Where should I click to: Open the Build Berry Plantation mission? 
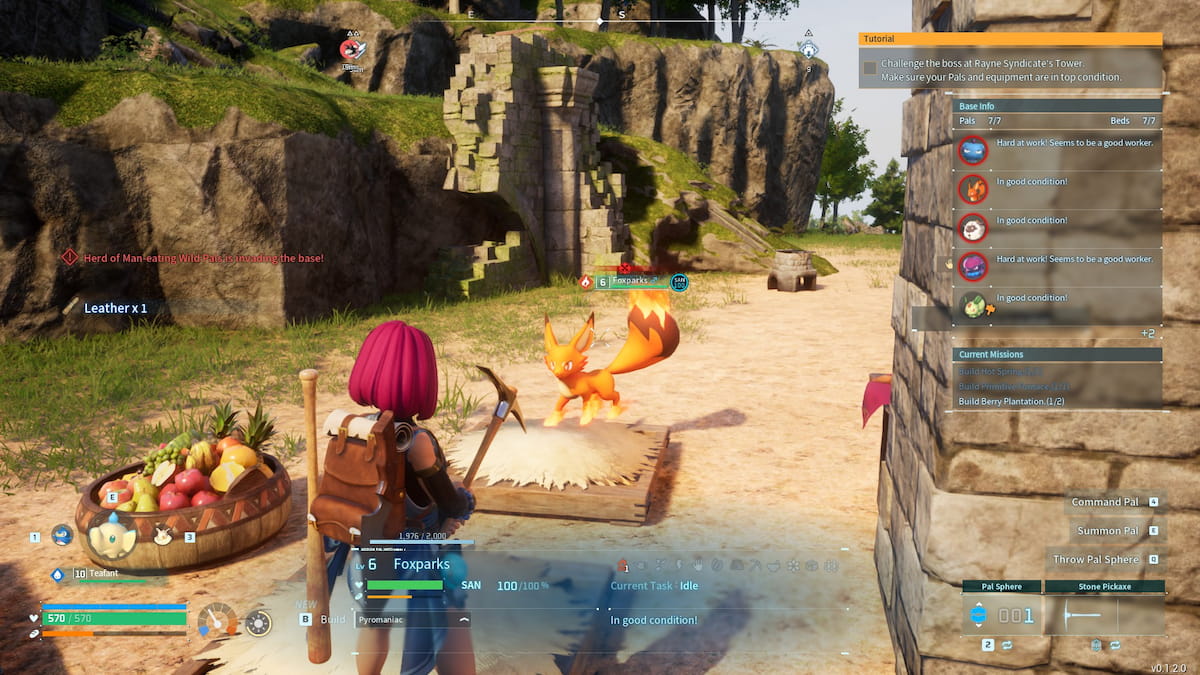[x=1015, y=401]
